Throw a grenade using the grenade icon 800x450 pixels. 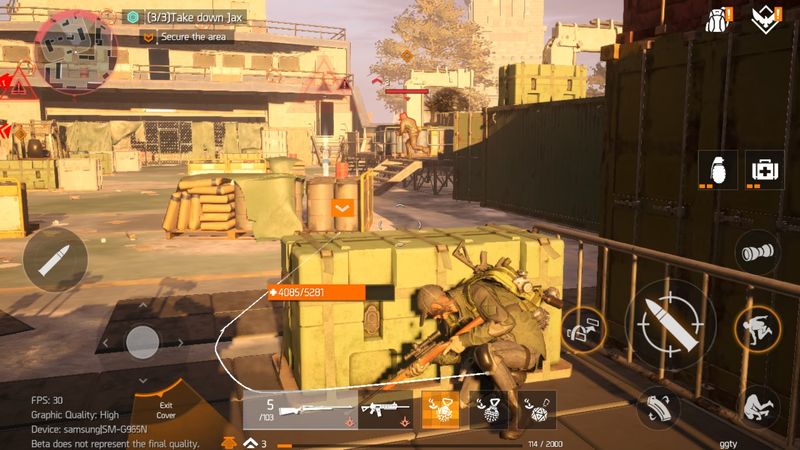pos(718,169)
